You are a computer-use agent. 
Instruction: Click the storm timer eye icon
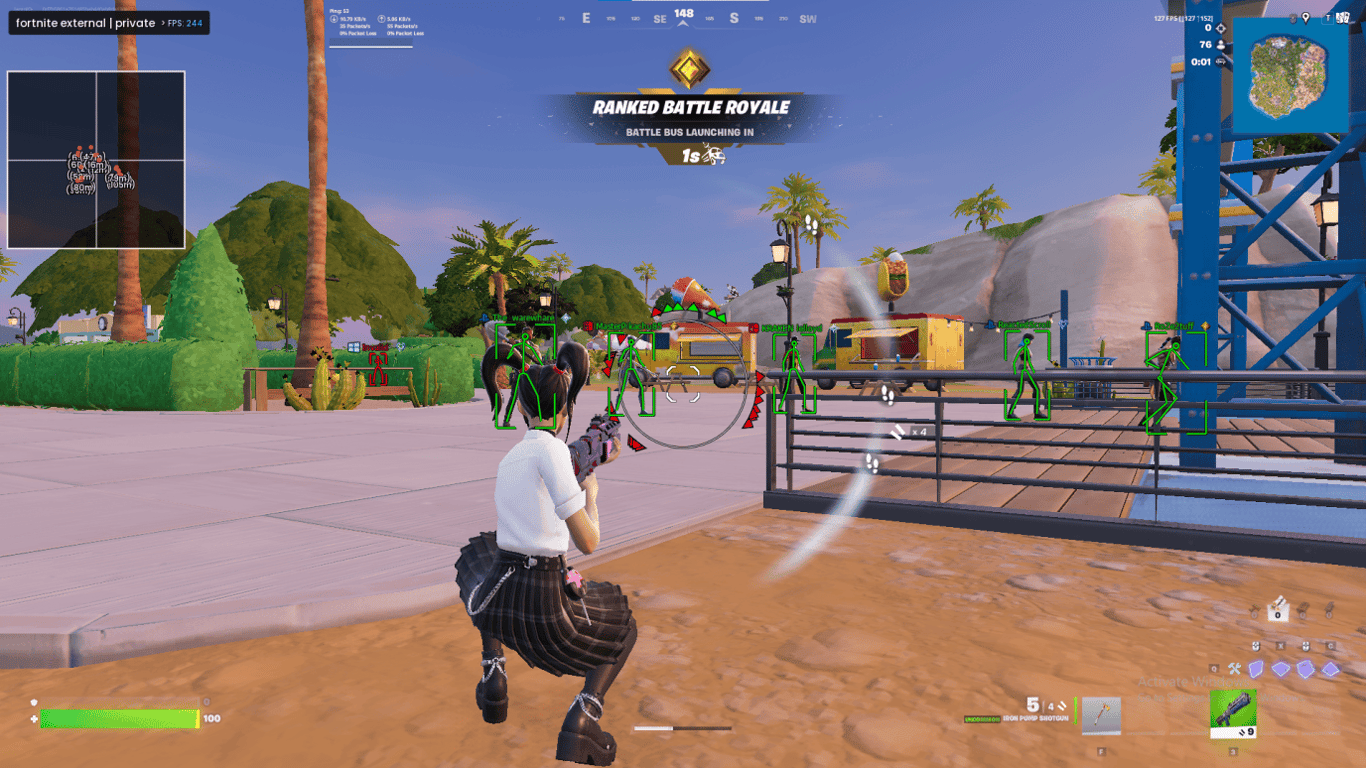tap(1220, 62)
